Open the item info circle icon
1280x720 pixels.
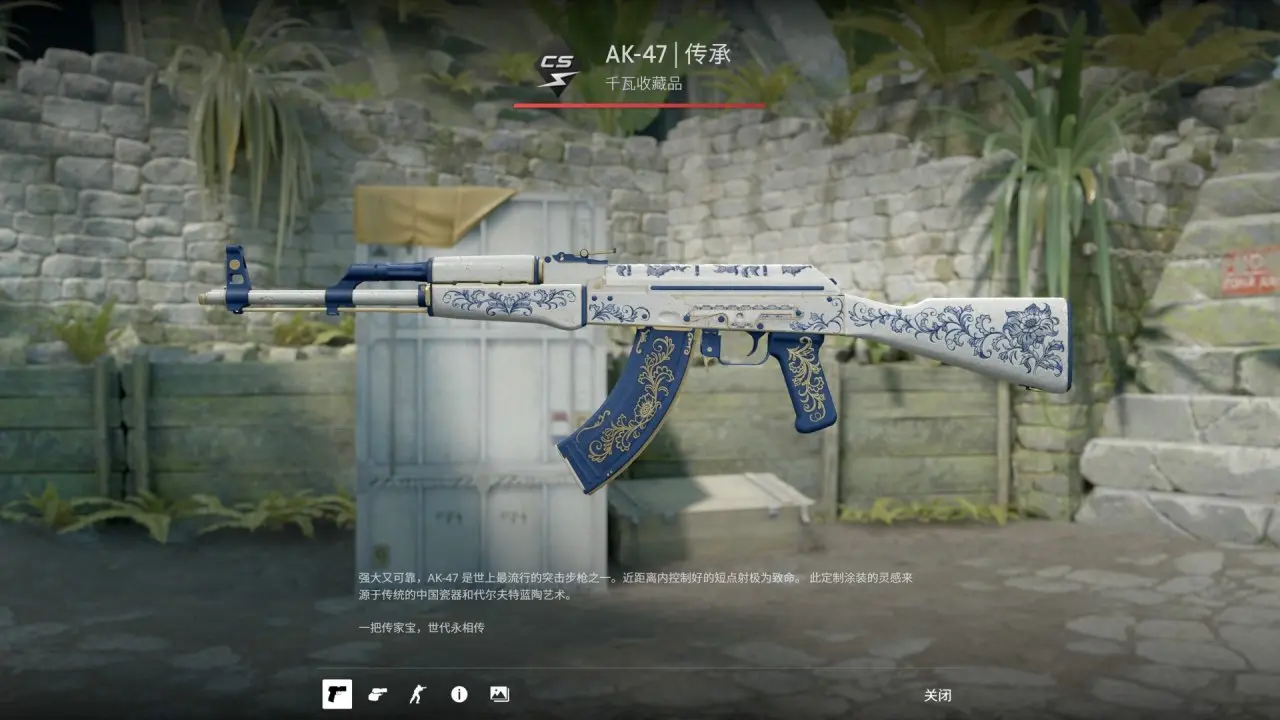tap(459, 694)
